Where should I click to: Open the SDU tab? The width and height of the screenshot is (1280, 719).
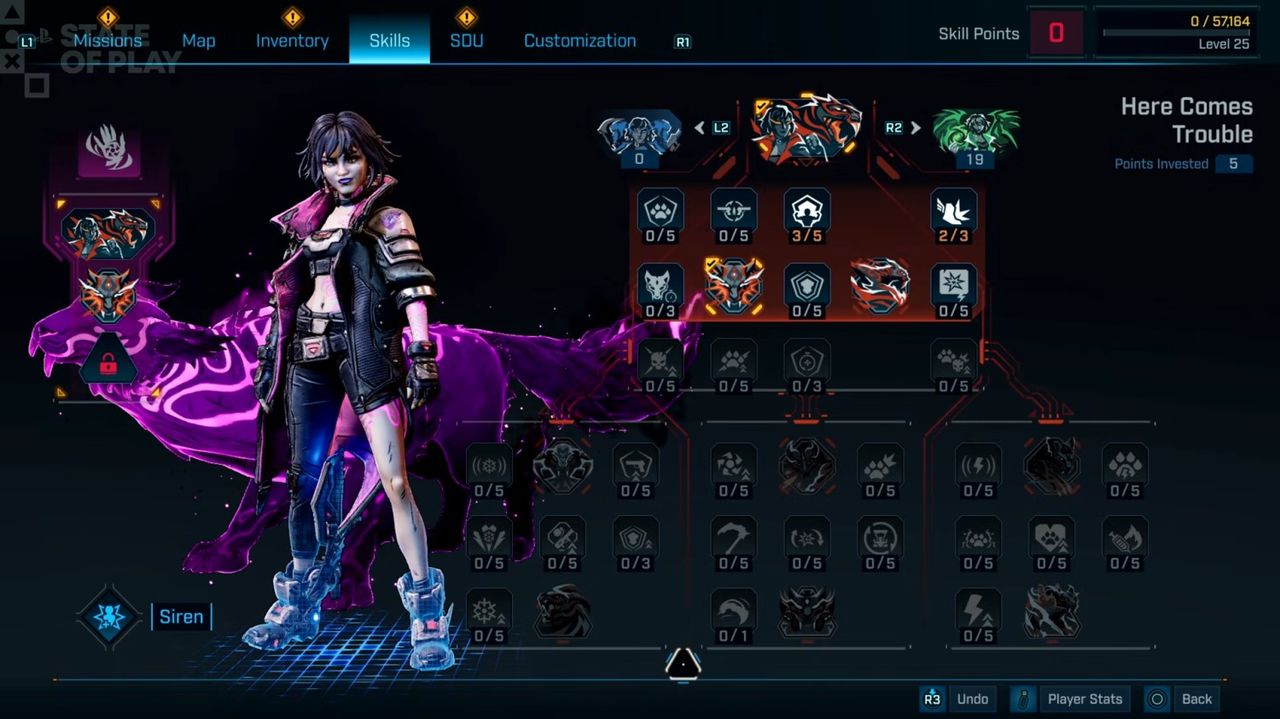pos(466,41)
